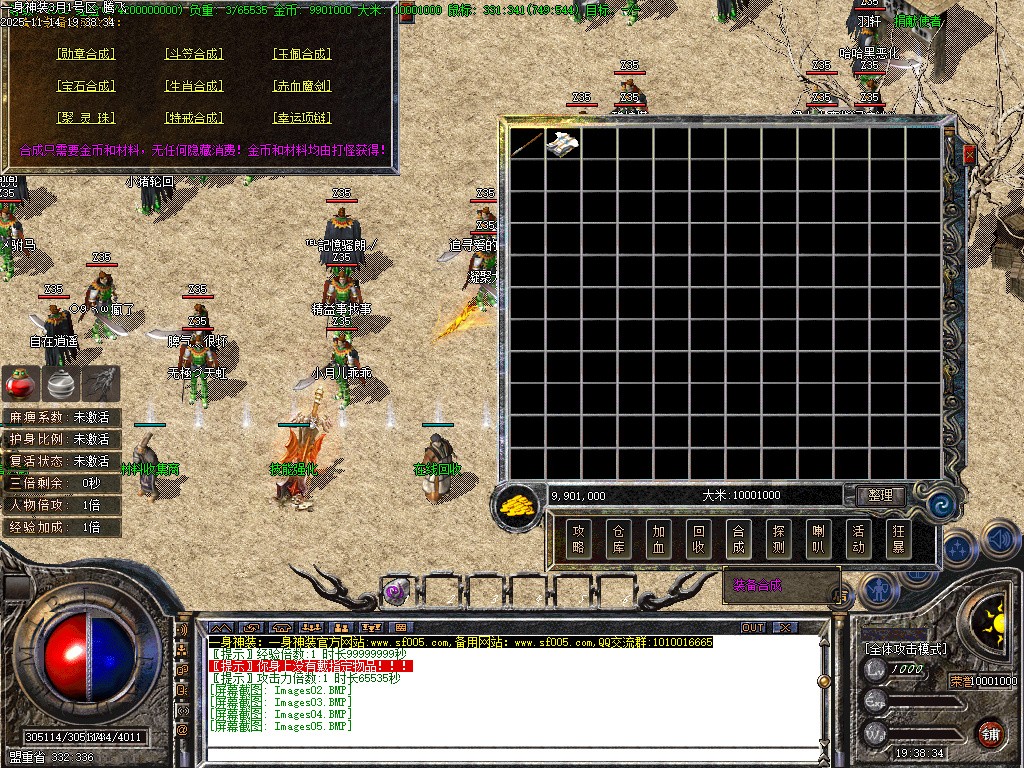Image resolution: width=1024 pixels, height=768 pixels.
Task: Choose 特戒合成 special ring synthesis
Action: tap(193, 118)
